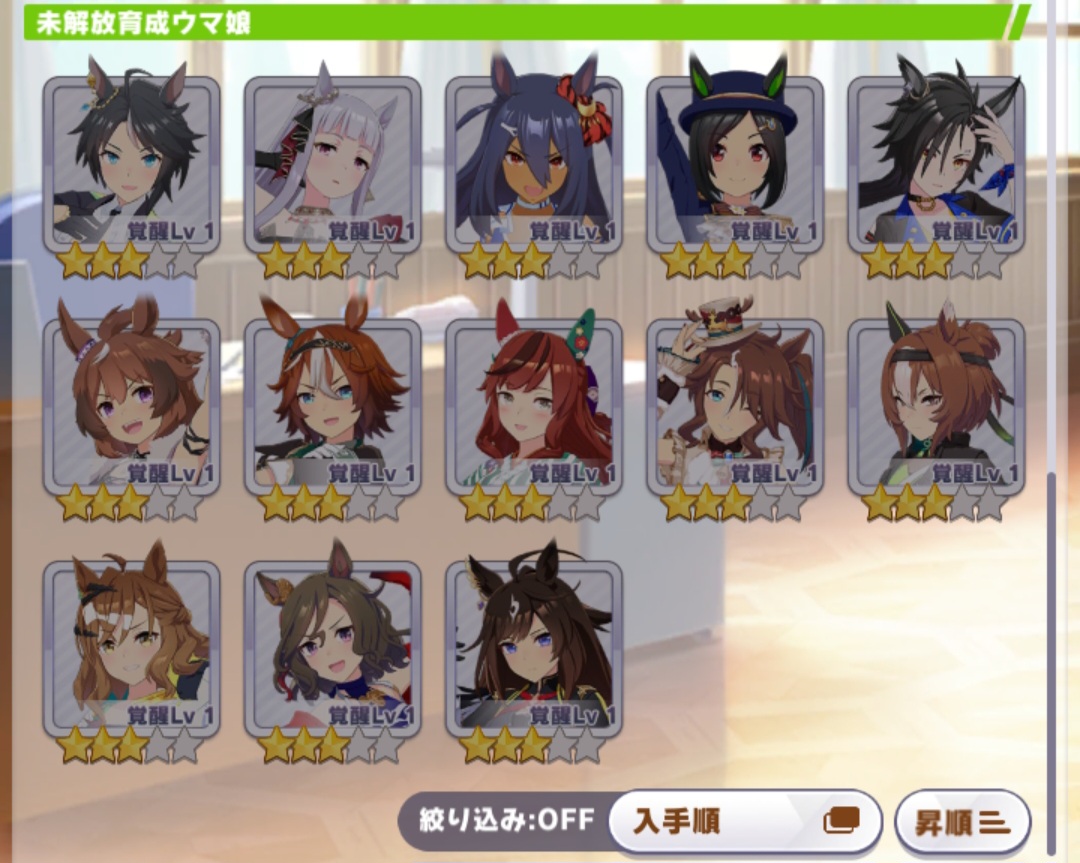1080x863 pixels.
Task: Open the 入手順 filter and sort options
Action: click(x=744, y=822)
